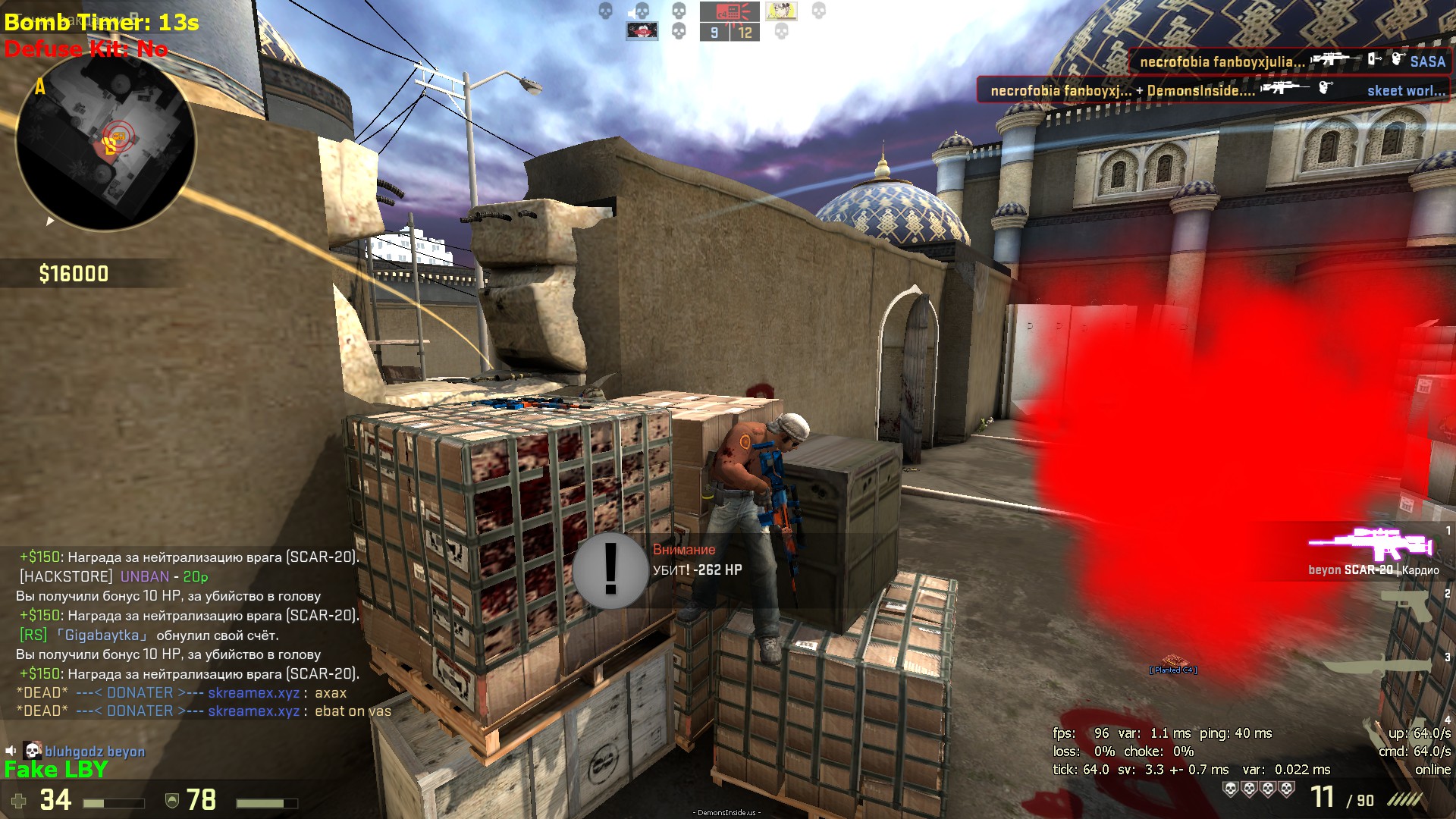This screenshot has width=1456, height=819.
Task: Switch to the T score showing 12
Action: 745,32
